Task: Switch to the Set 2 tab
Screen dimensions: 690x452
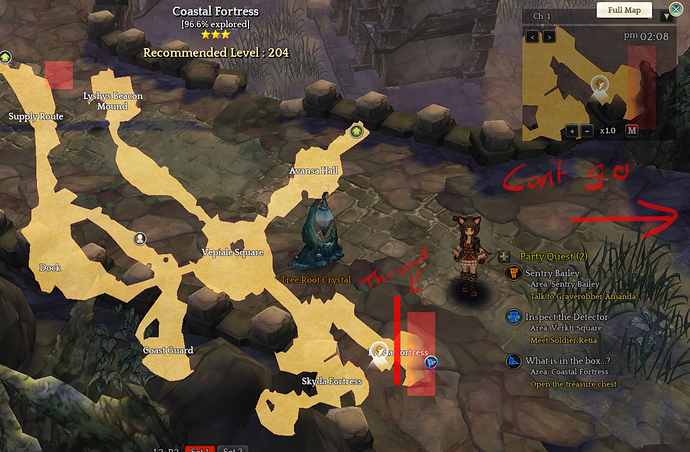Action: point(232,449)
